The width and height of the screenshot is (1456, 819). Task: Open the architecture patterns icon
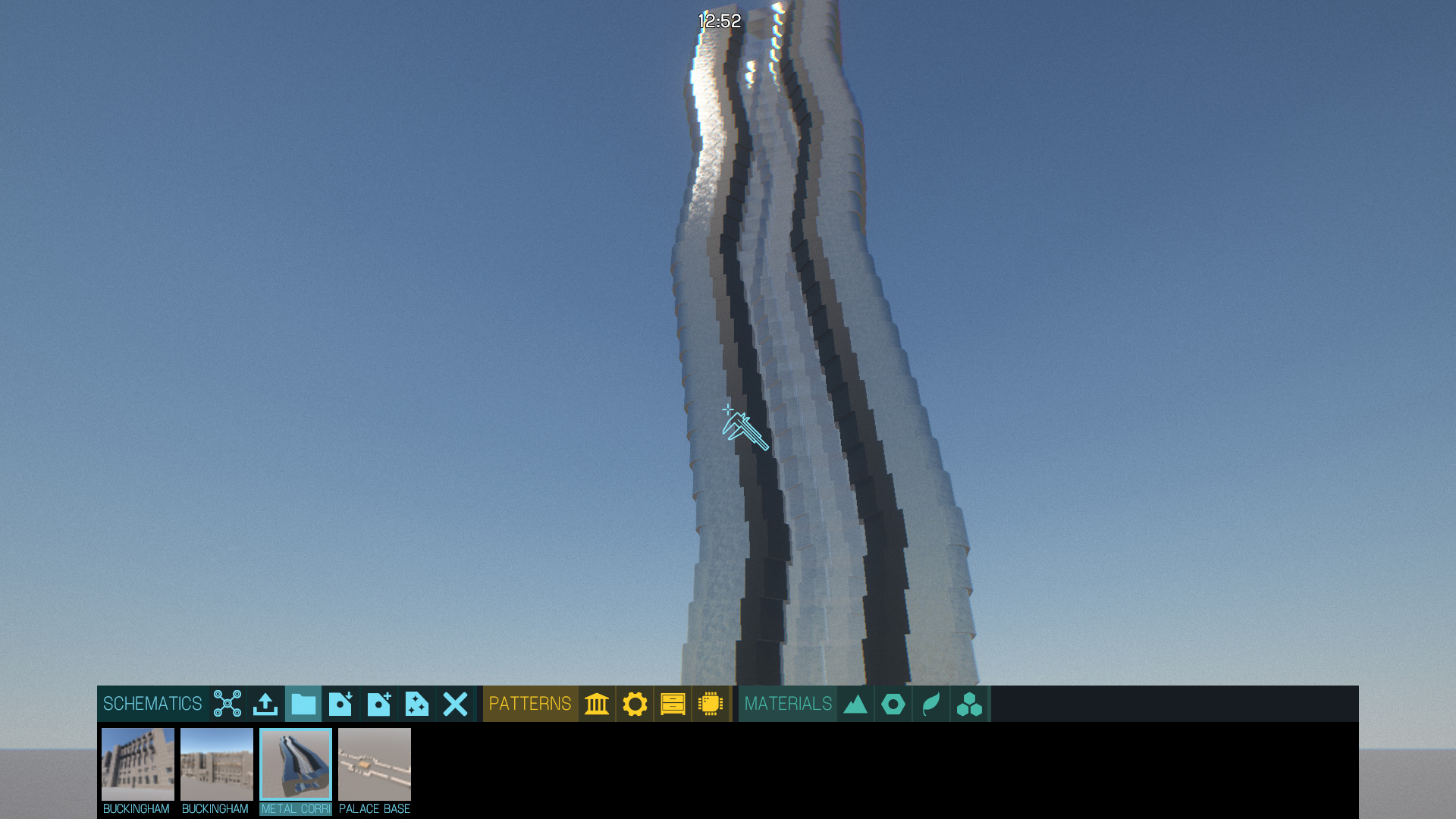tap(597, 704)
